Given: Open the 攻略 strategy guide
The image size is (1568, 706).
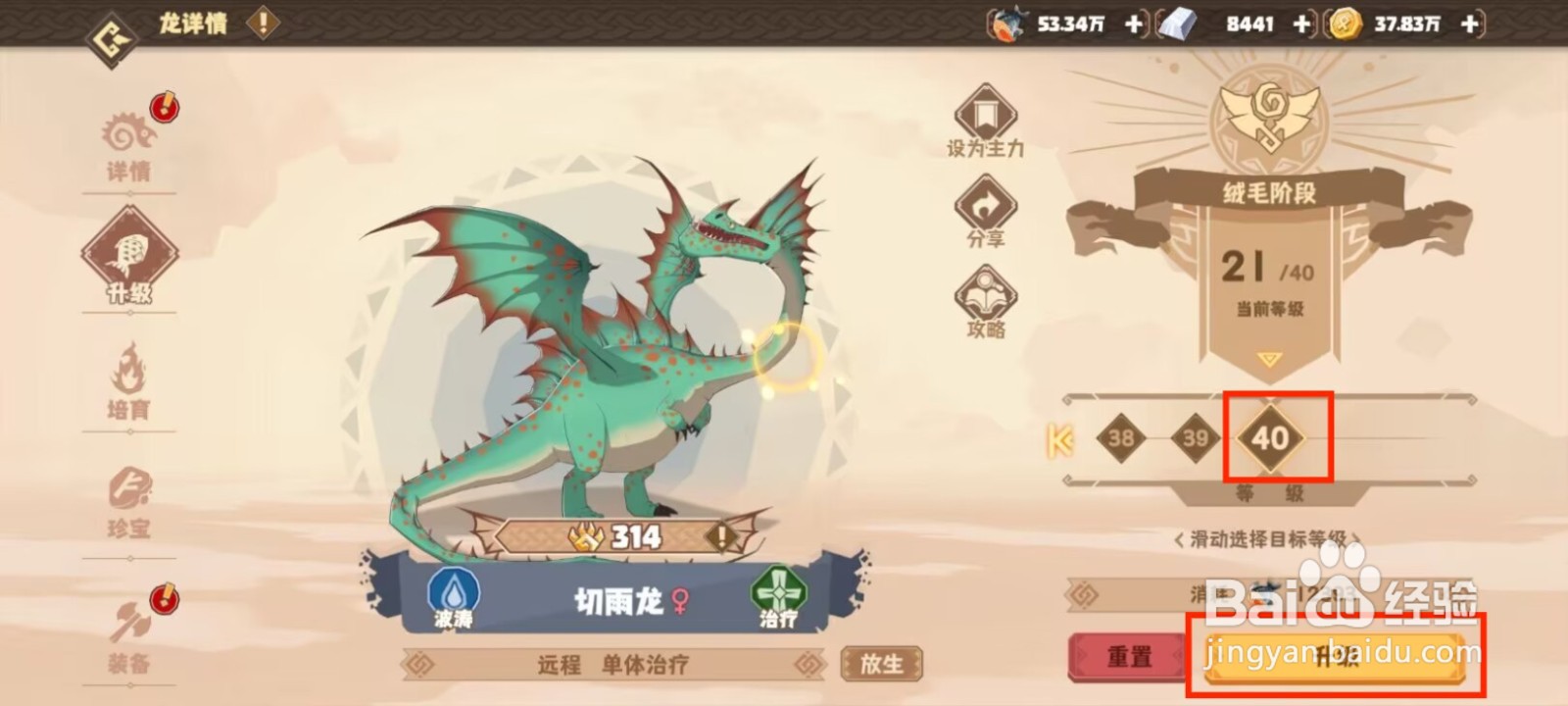Looking at the screenshot, I should [985, 294].
